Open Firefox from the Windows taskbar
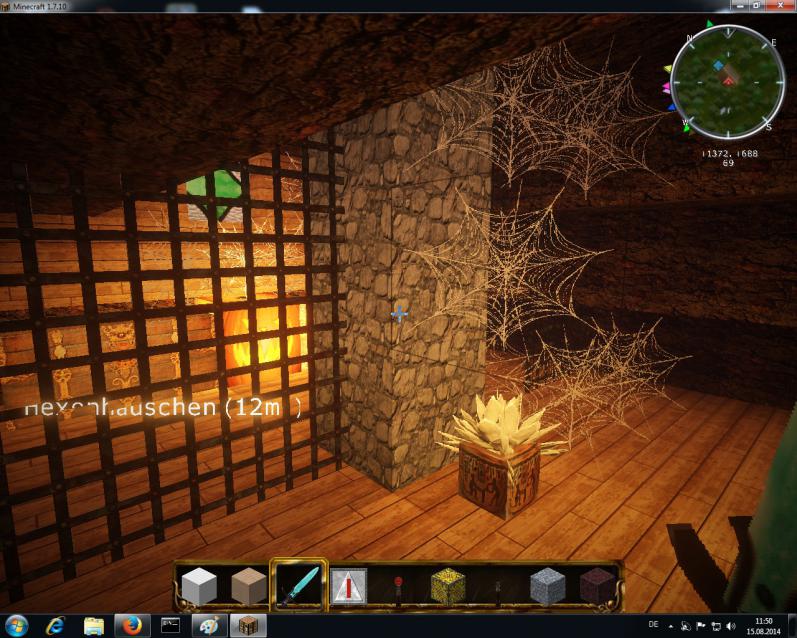Viewport: 797px width, 638px height. 131,625
